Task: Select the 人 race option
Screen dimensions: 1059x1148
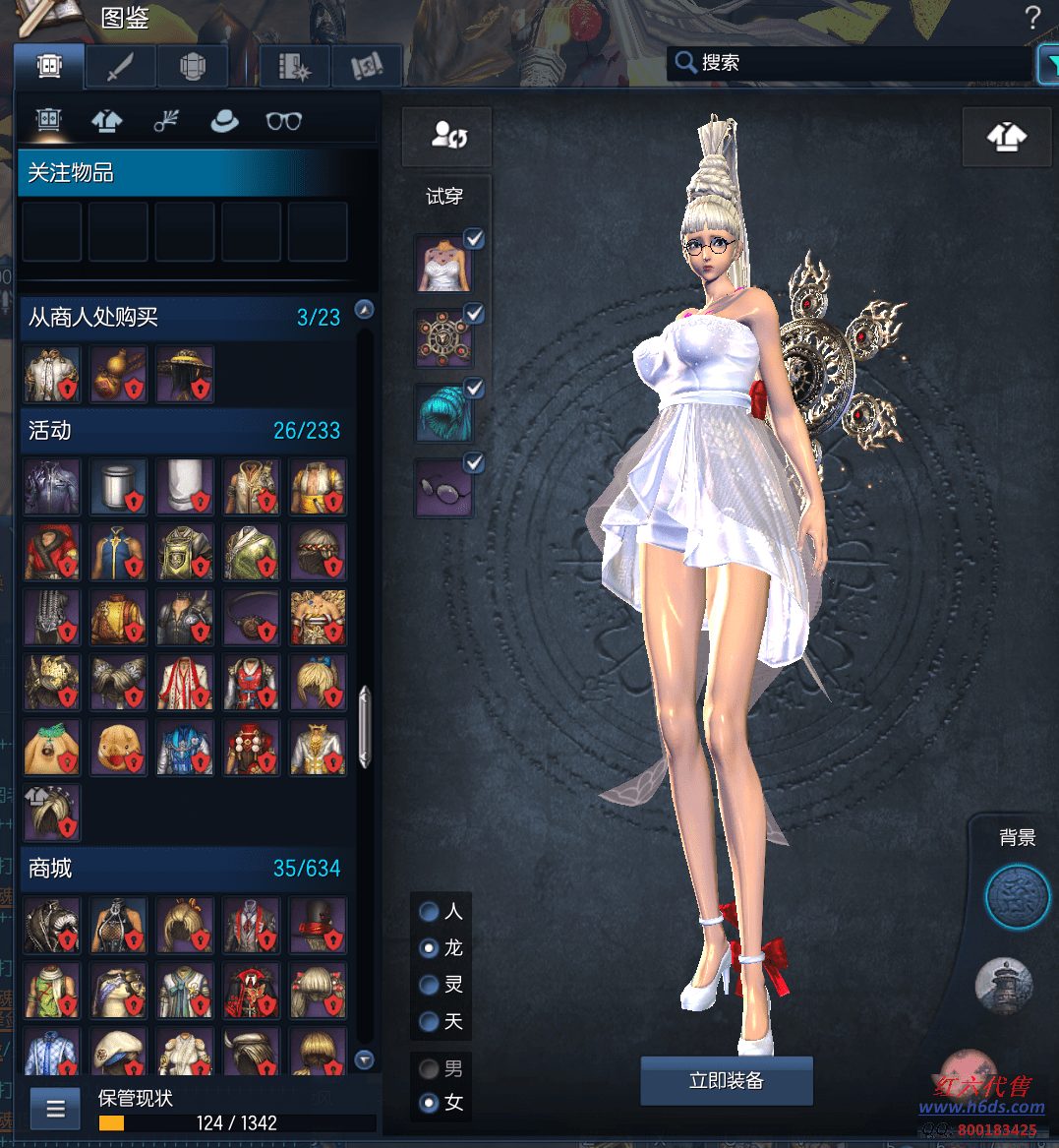Action: point(429,912)
